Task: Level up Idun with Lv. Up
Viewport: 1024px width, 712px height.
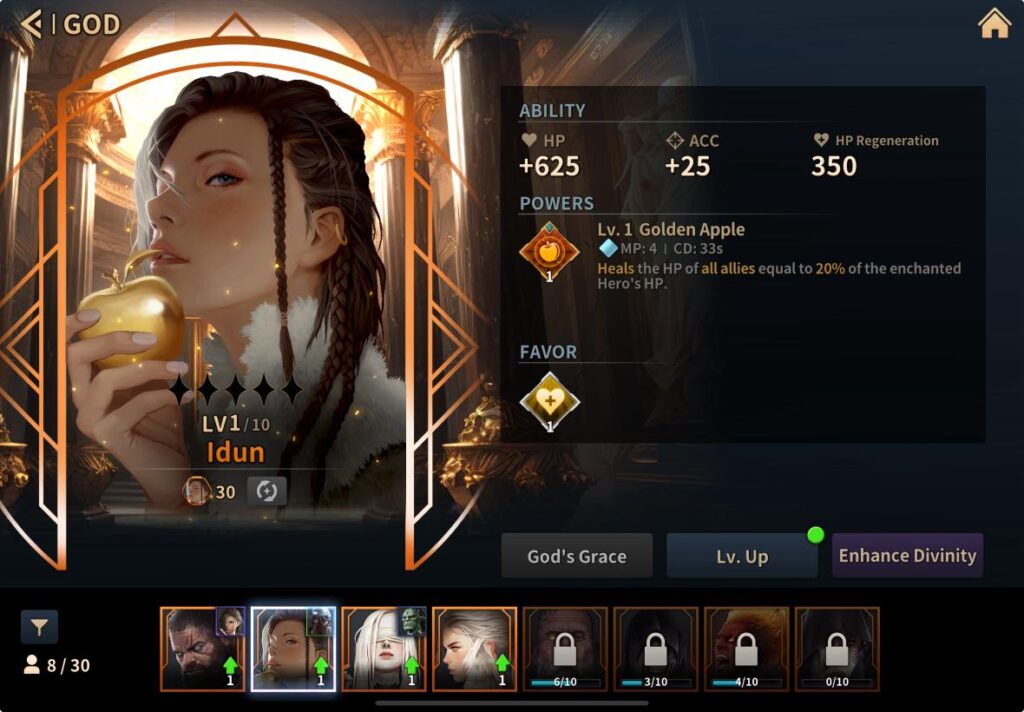Action: [x=742, y=556]
